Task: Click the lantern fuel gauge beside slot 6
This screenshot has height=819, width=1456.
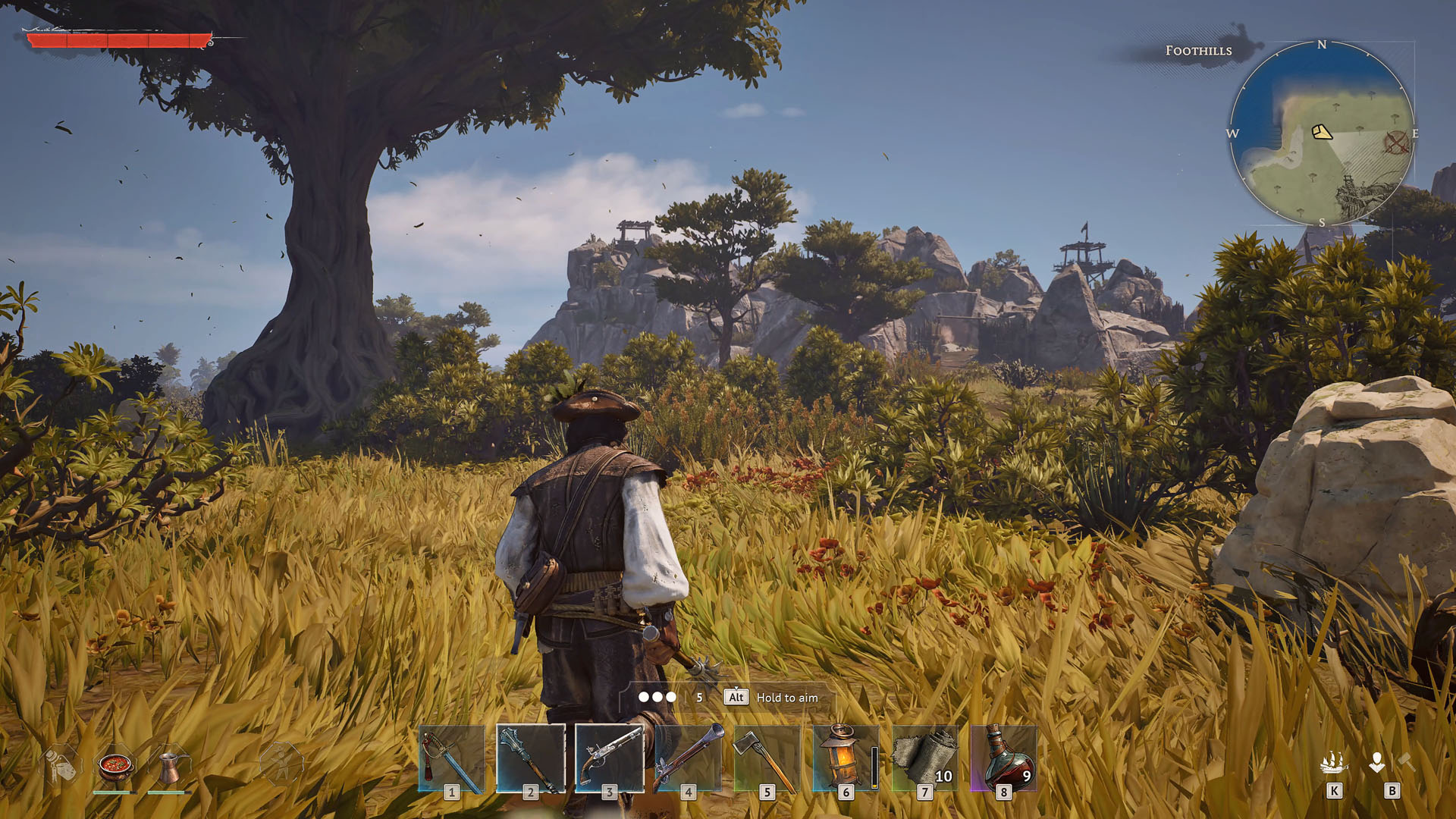Action: [874, 767]
